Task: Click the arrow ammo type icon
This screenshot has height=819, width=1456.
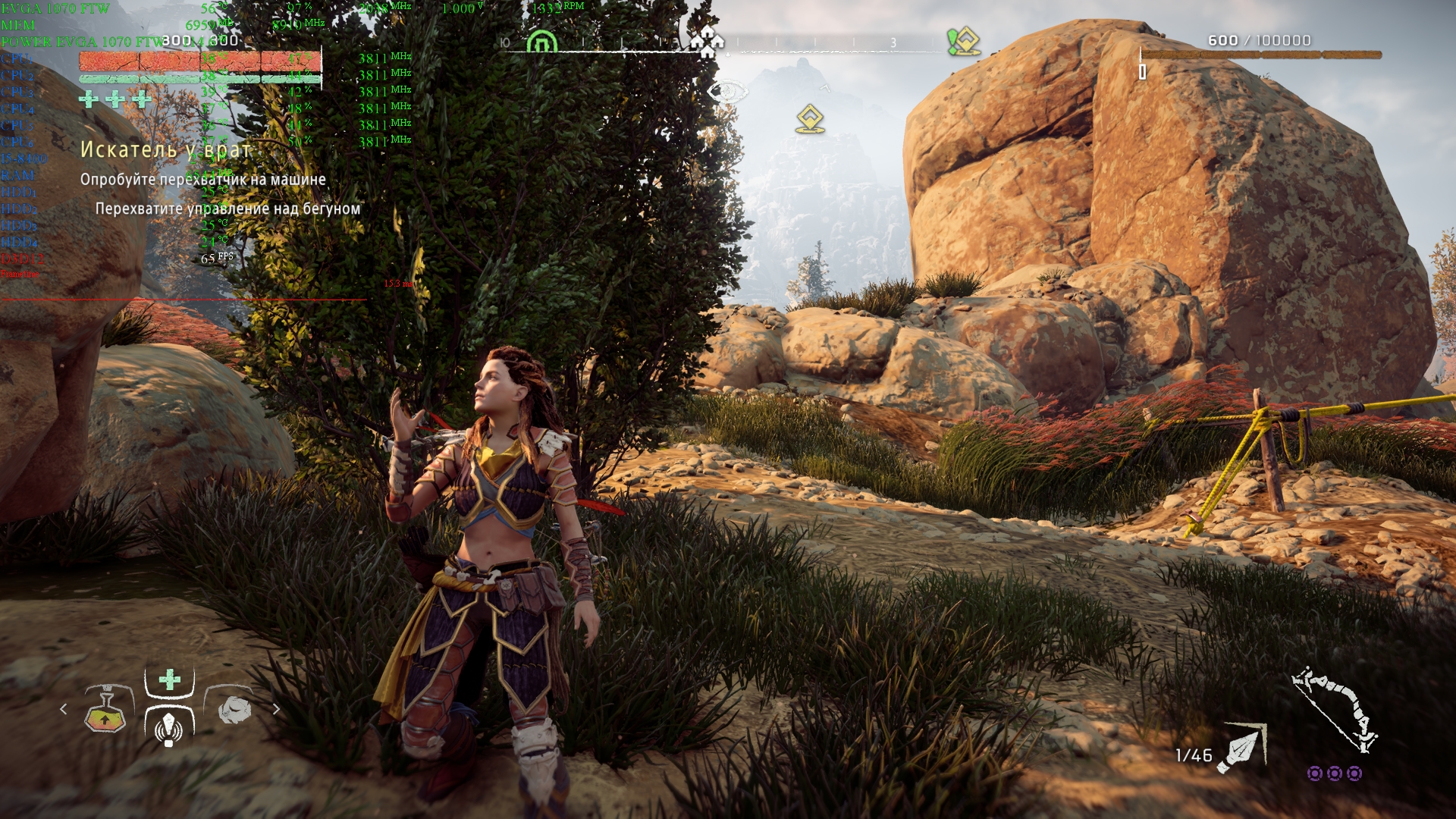Action: point(1241,748)
